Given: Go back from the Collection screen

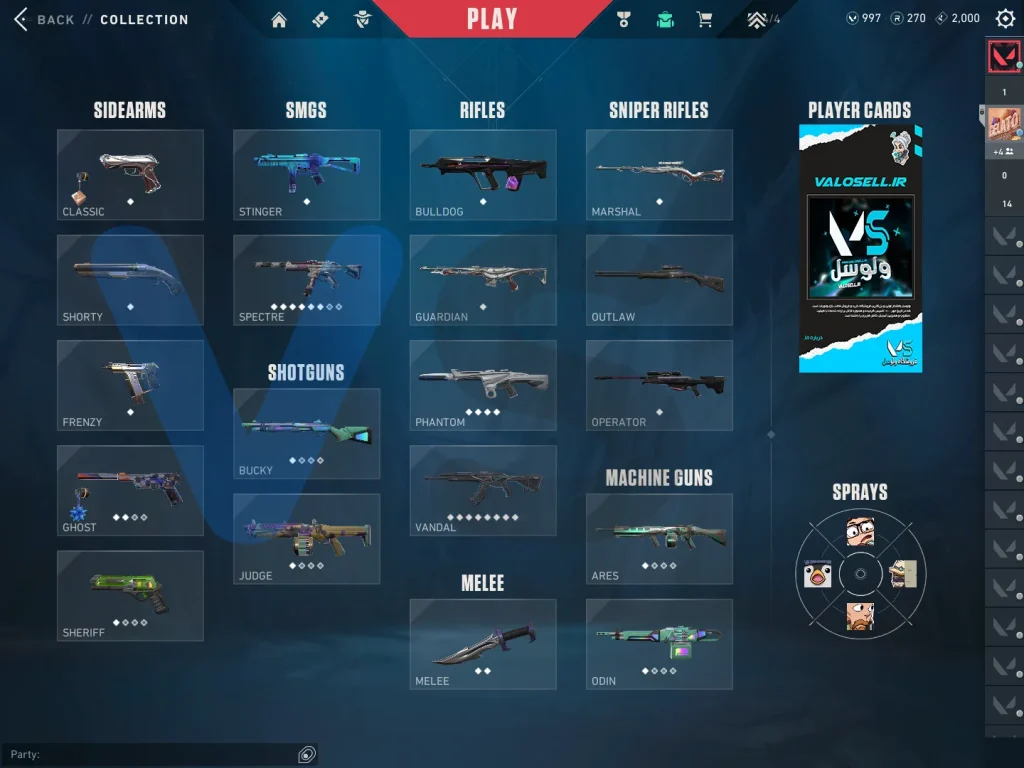Looking at the screenshot, I should tap(45, 19).
